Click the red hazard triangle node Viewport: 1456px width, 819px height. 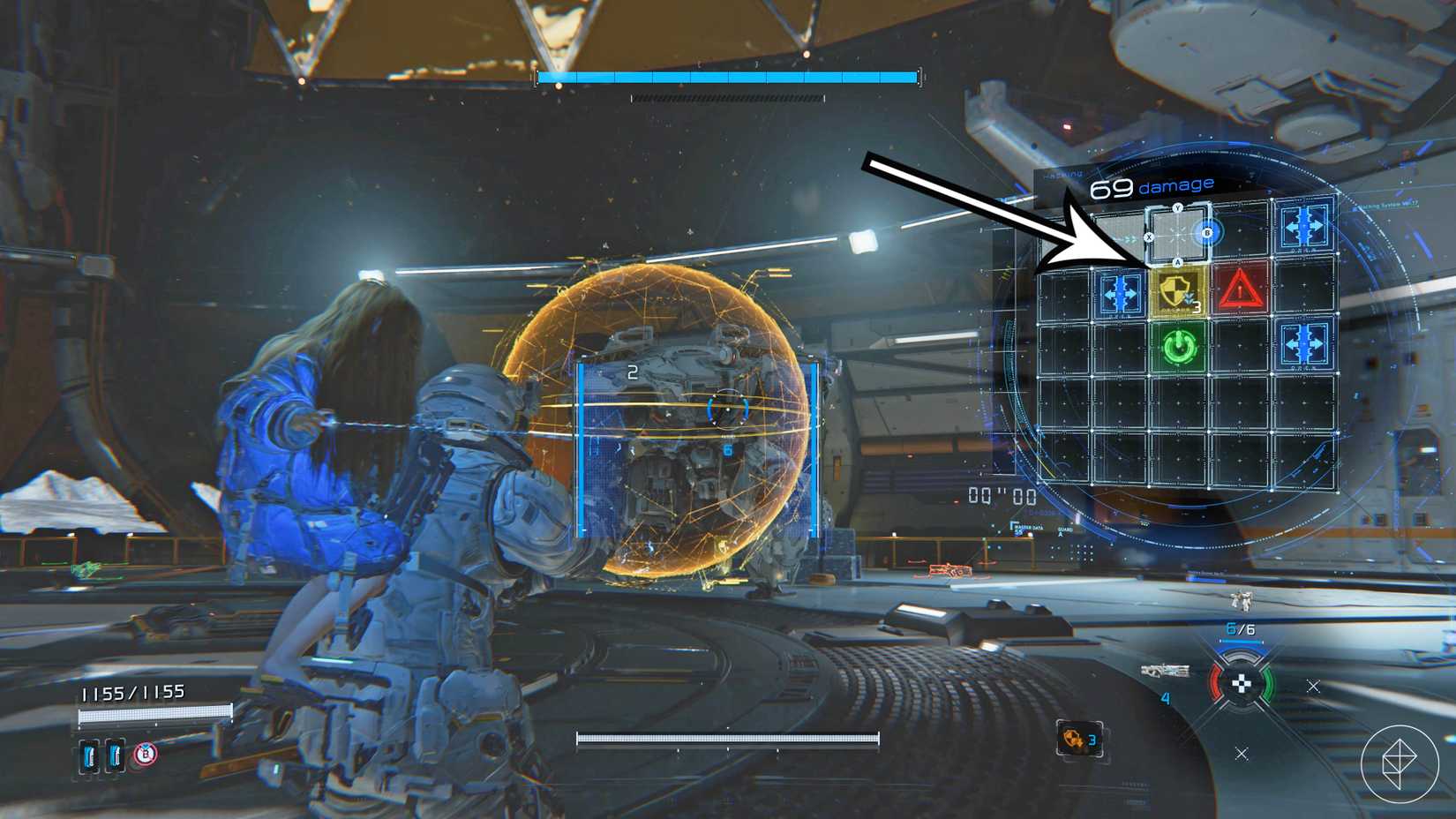pyautogui.click(x=1242, y=291)
